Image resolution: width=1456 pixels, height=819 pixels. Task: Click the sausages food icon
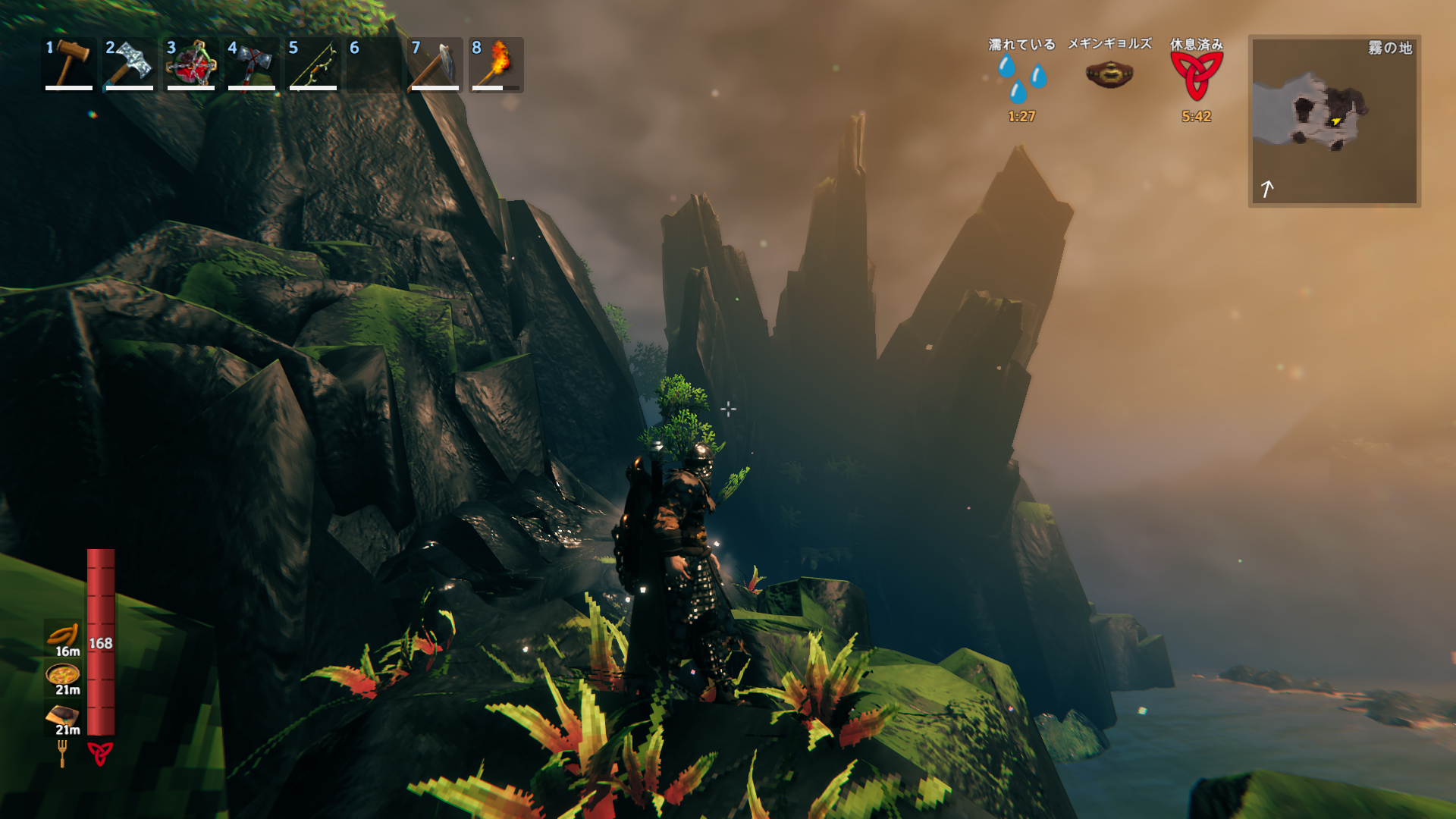point(63,635)
